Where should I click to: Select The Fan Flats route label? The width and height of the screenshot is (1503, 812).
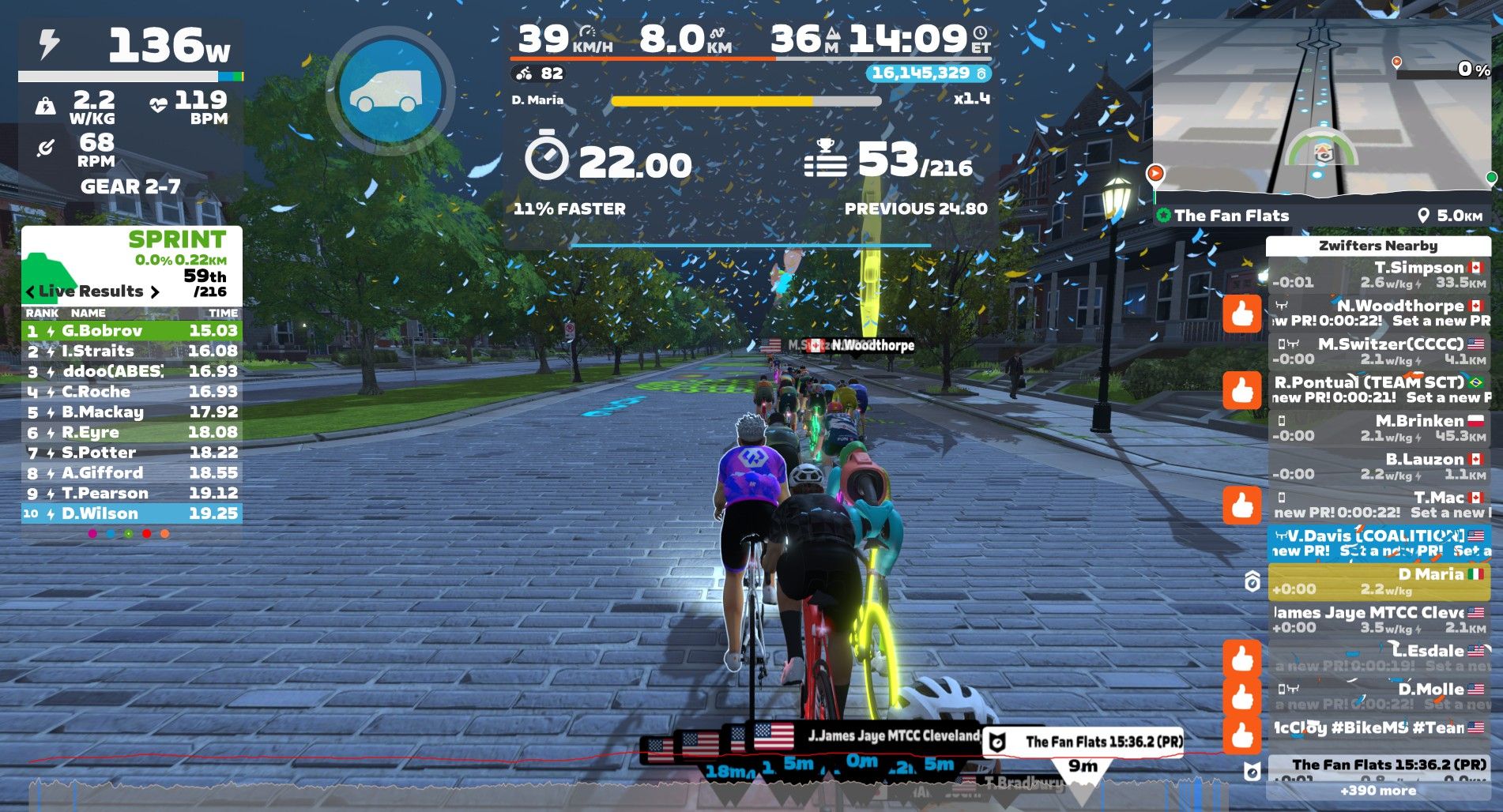1231,216
